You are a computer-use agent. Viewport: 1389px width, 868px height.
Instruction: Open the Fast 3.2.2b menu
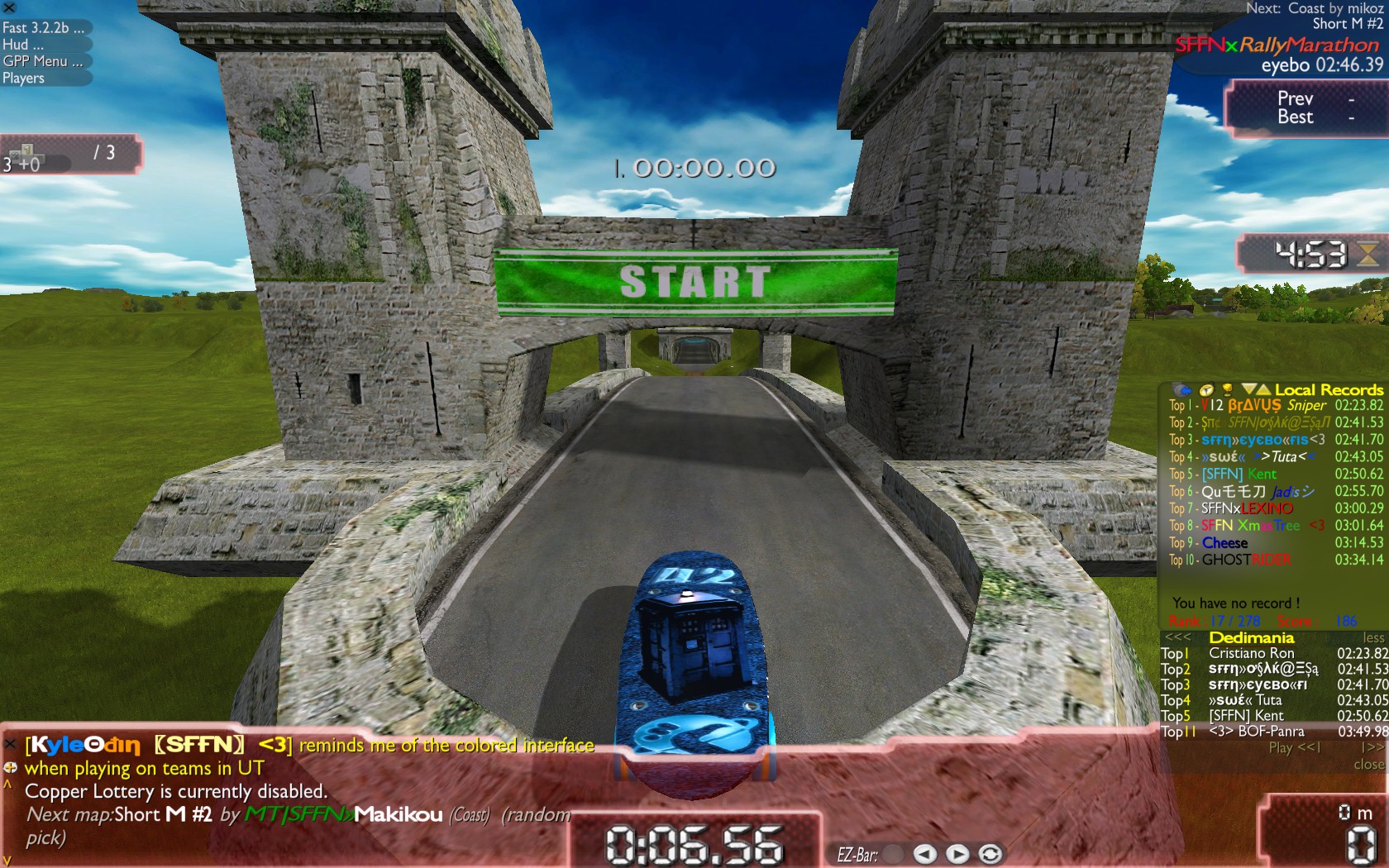(x=43, y=27)
